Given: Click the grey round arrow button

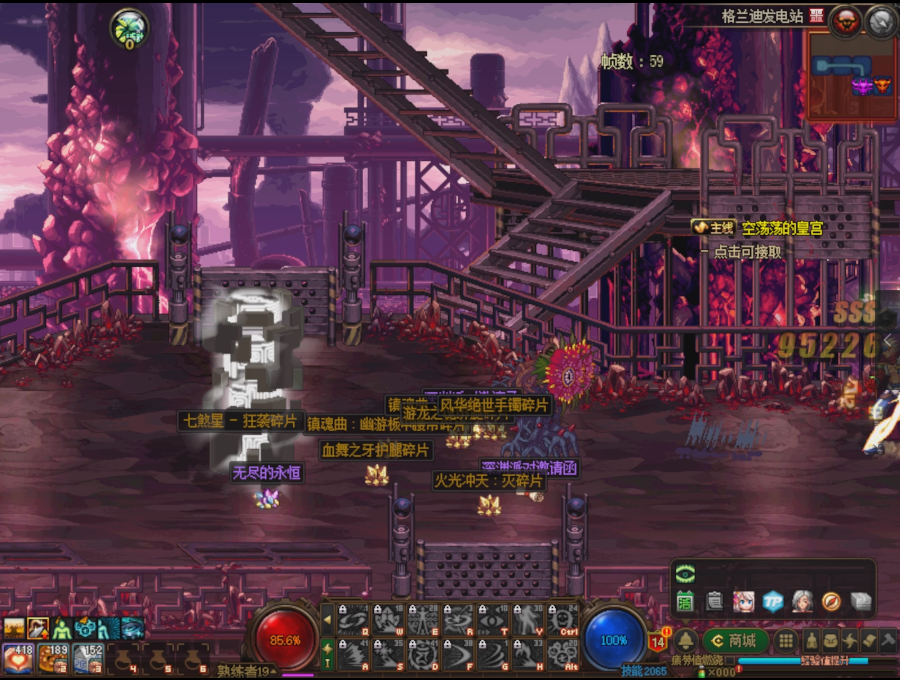Looking at the screenshot, I should (x=881, y=21).
